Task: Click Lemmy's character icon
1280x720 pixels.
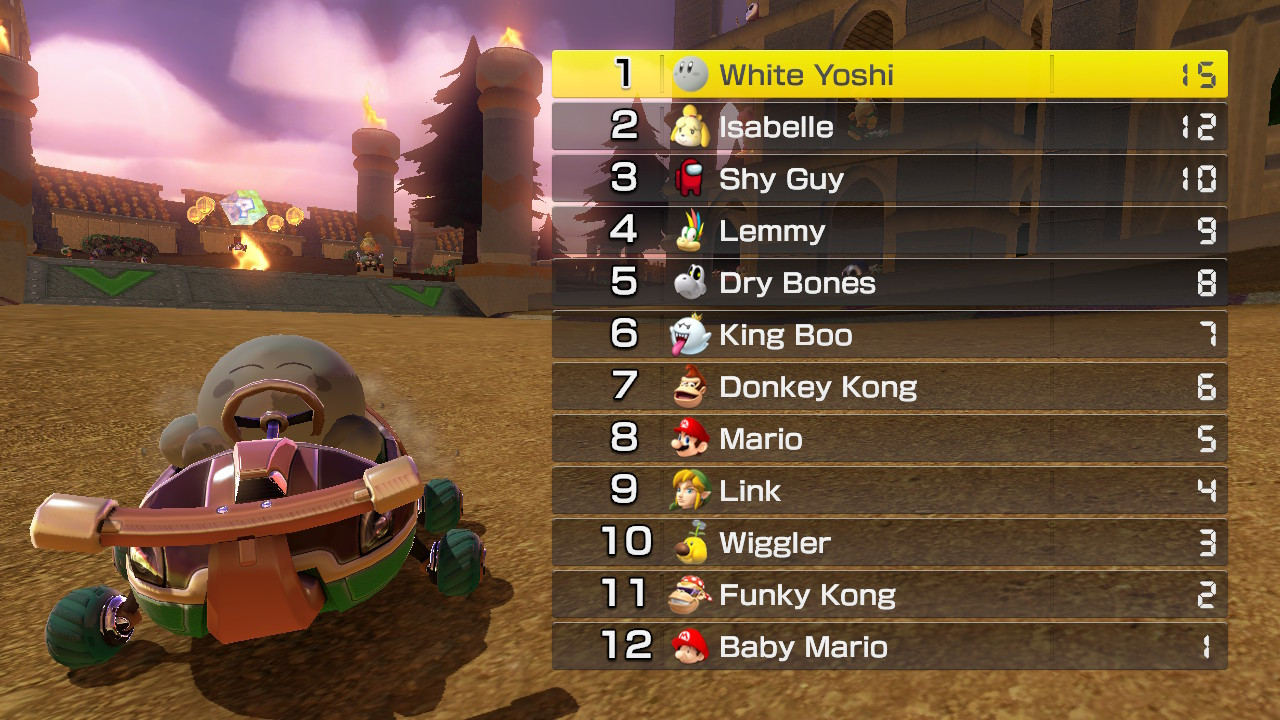Action: tap(692, 231)
